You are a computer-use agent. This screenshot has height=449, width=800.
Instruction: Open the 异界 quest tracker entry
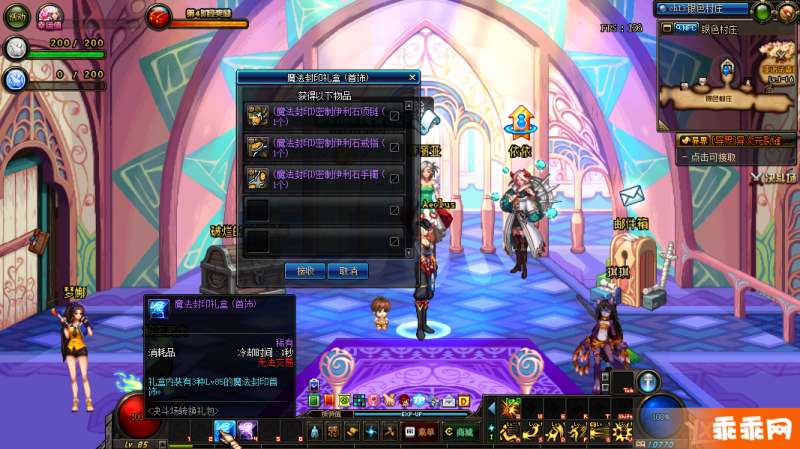720,140
